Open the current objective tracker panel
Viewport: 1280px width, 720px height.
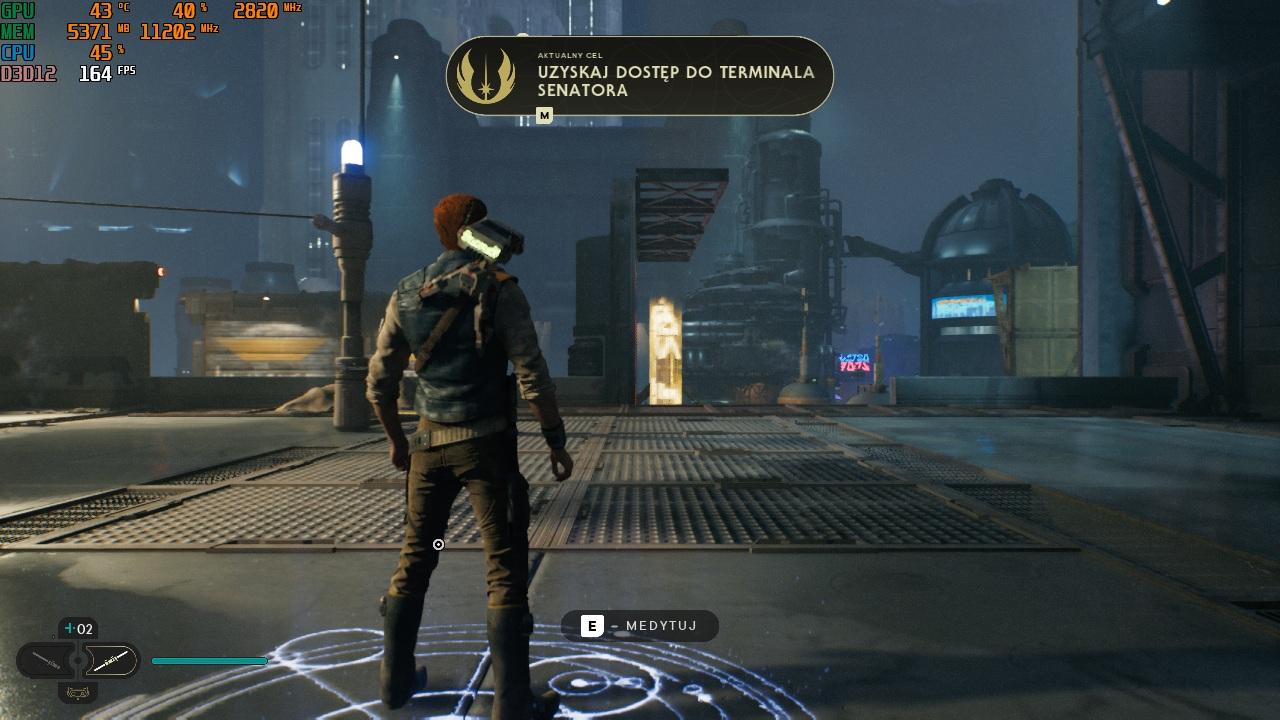639,76
